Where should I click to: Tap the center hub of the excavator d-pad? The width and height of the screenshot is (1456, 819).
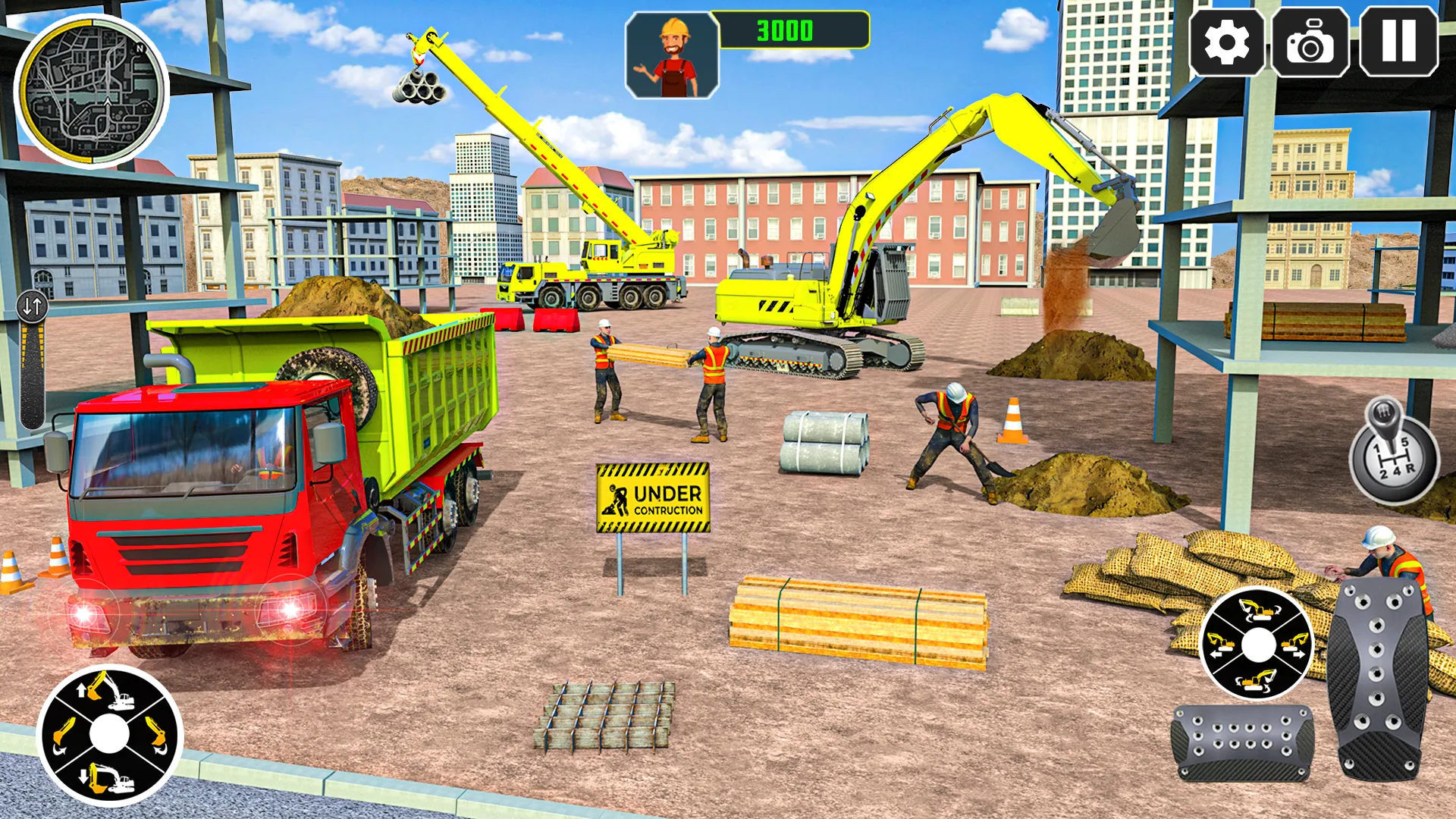[110, 734]
